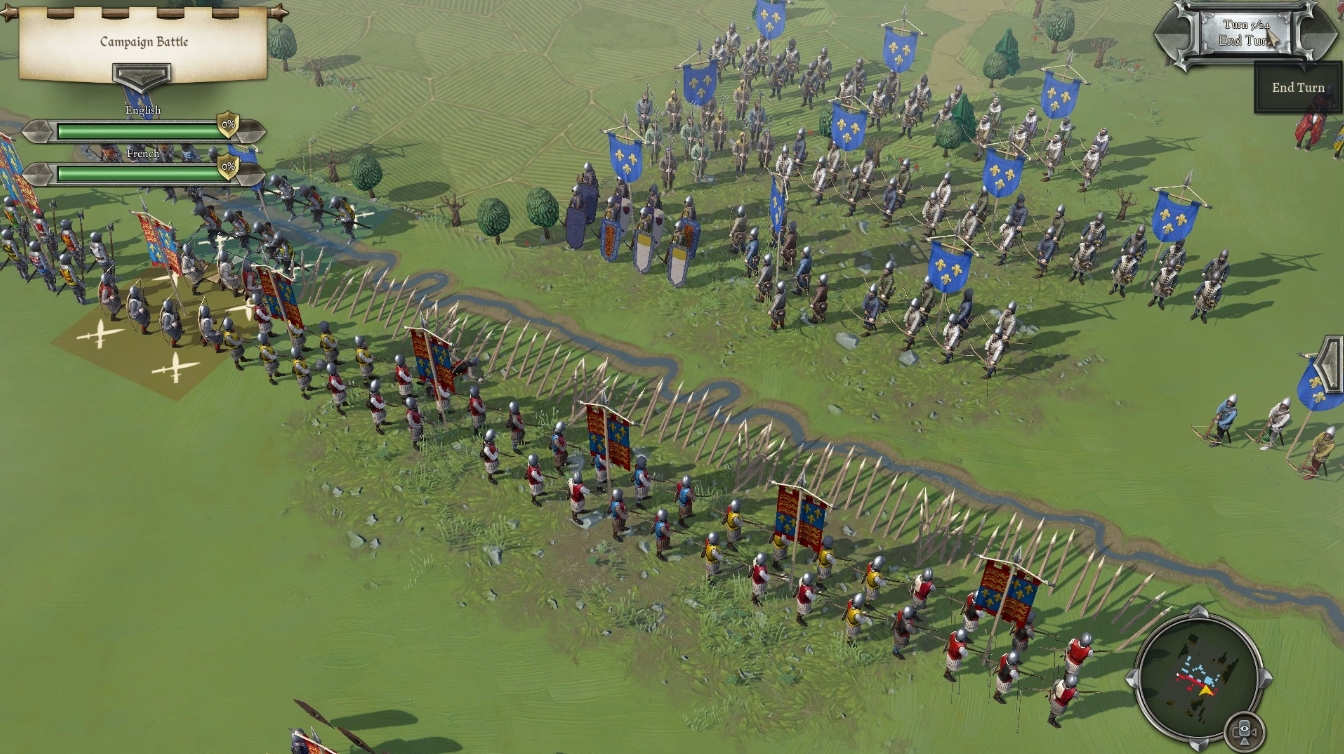Click the north arrow on the minimap rim
The image size is (1344, 754).
[x=1198, y=610]
